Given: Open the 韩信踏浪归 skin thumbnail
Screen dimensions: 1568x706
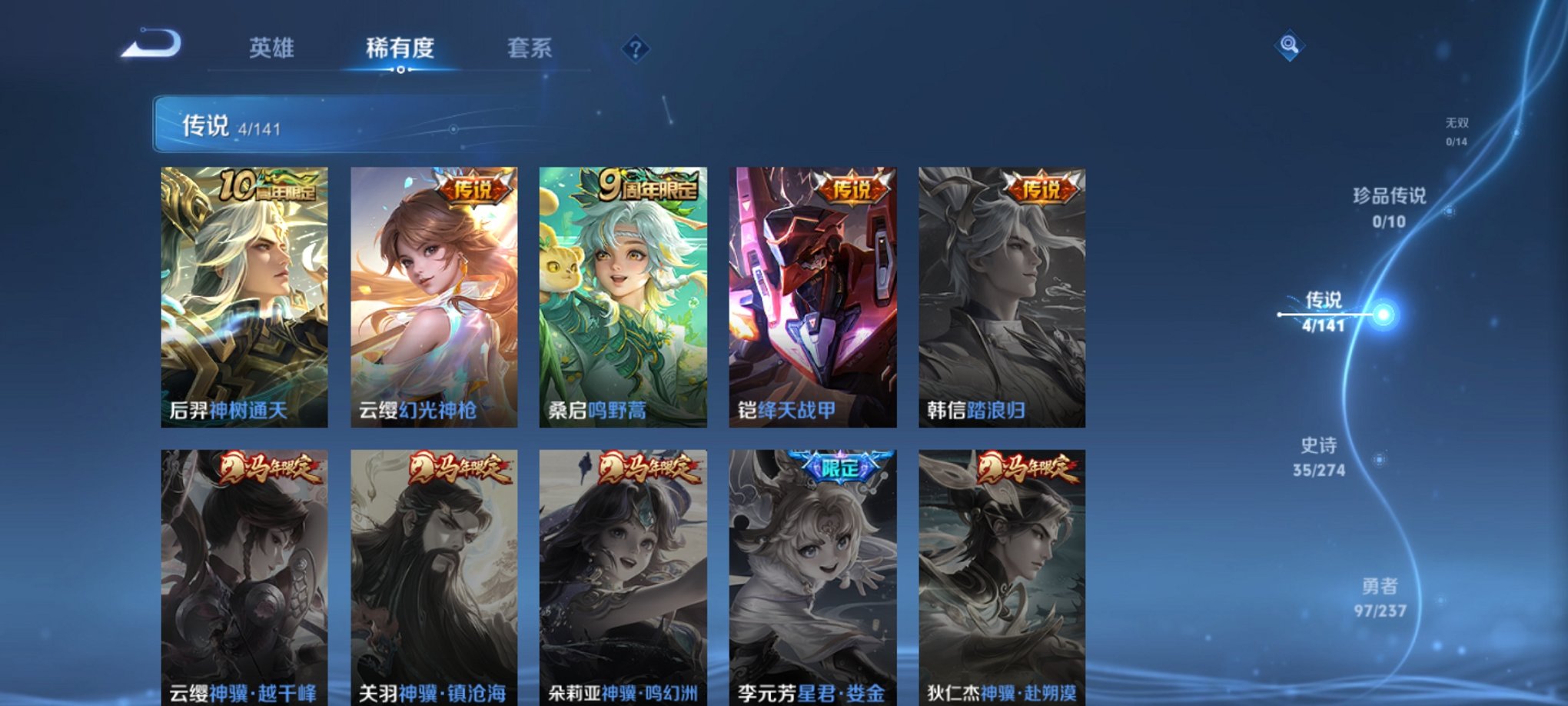Looking at the screenshot, I should 1004,300.
